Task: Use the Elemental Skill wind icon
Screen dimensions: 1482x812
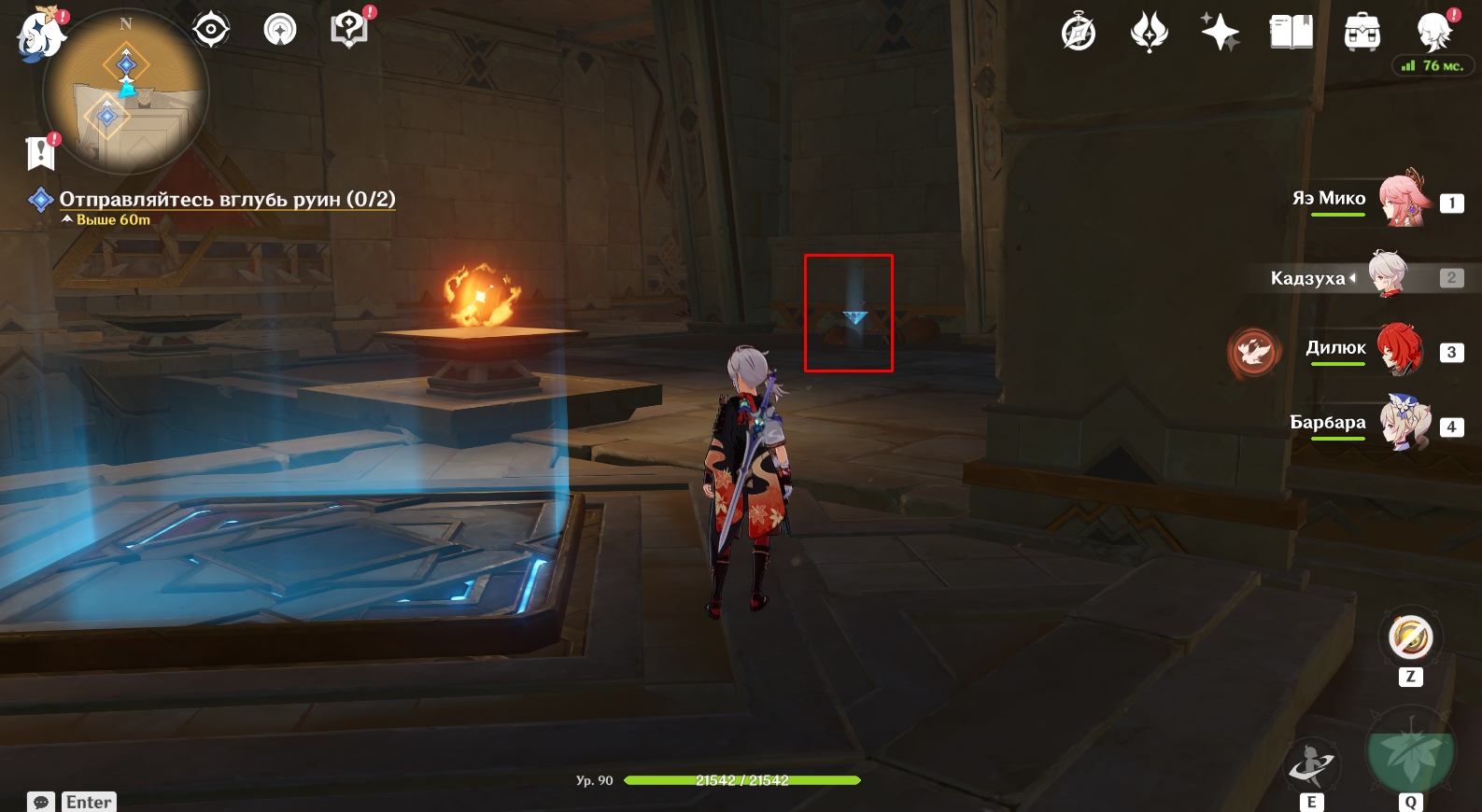Action: click(1312, 766)
